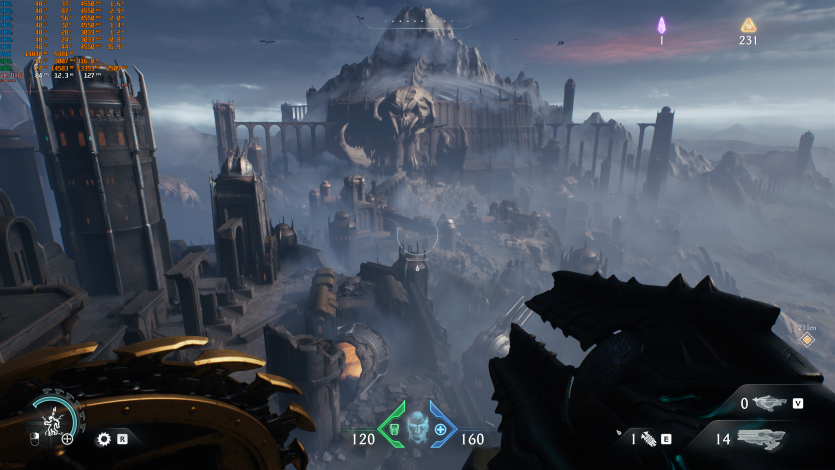Image resolution: width=835 pixels, height=470 pixels.
Task: Select the spiked saw shield icon
Action: pyautogui.click(x=103, y=438)
